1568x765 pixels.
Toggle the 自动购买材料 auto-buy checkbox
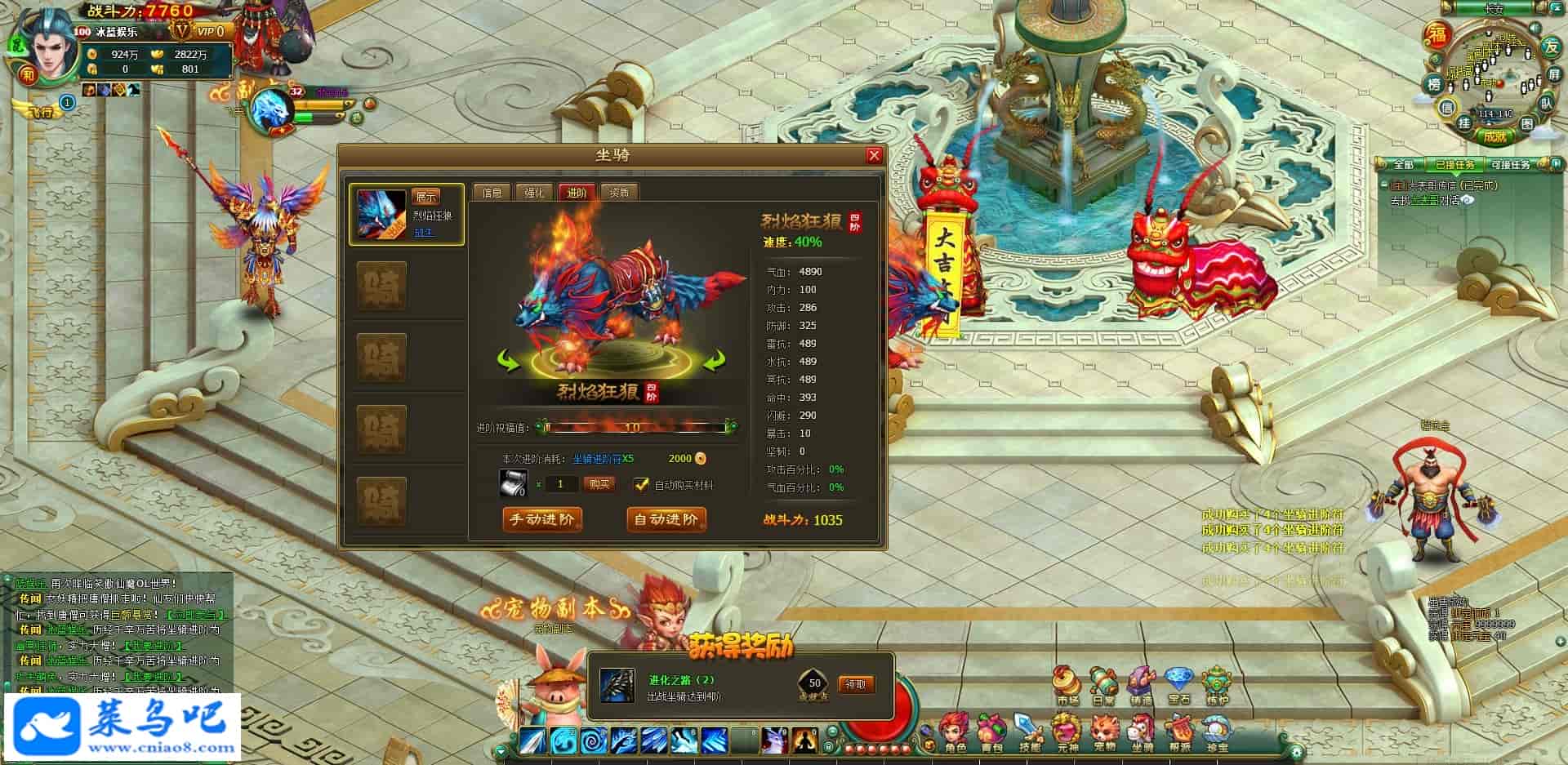pos(642,484)
